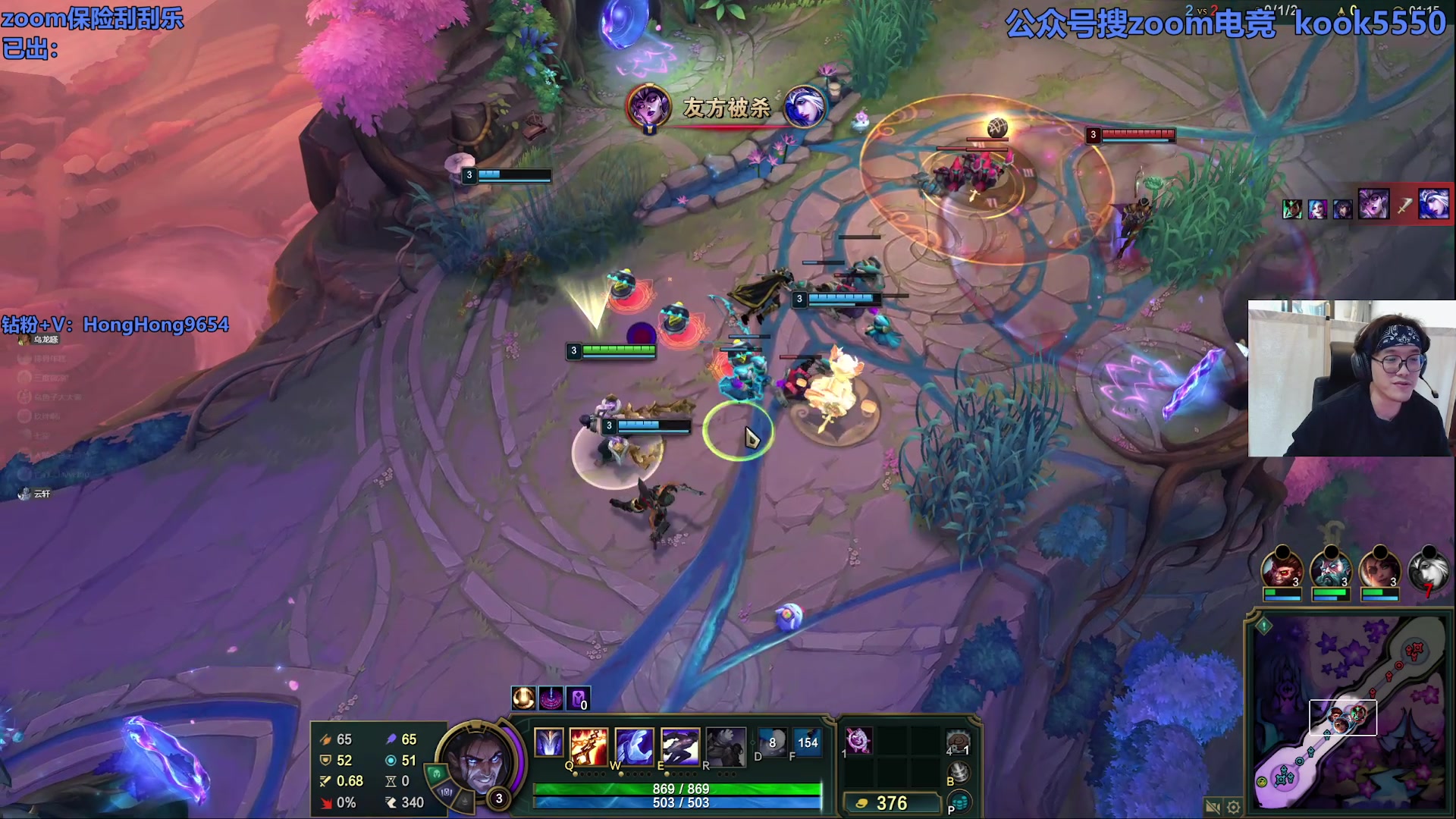The width and height of the screenshot is (1456, 819).
Task: Use the Flash summoner spell on F
Action: pyautogui.click(x=808, y=742)
